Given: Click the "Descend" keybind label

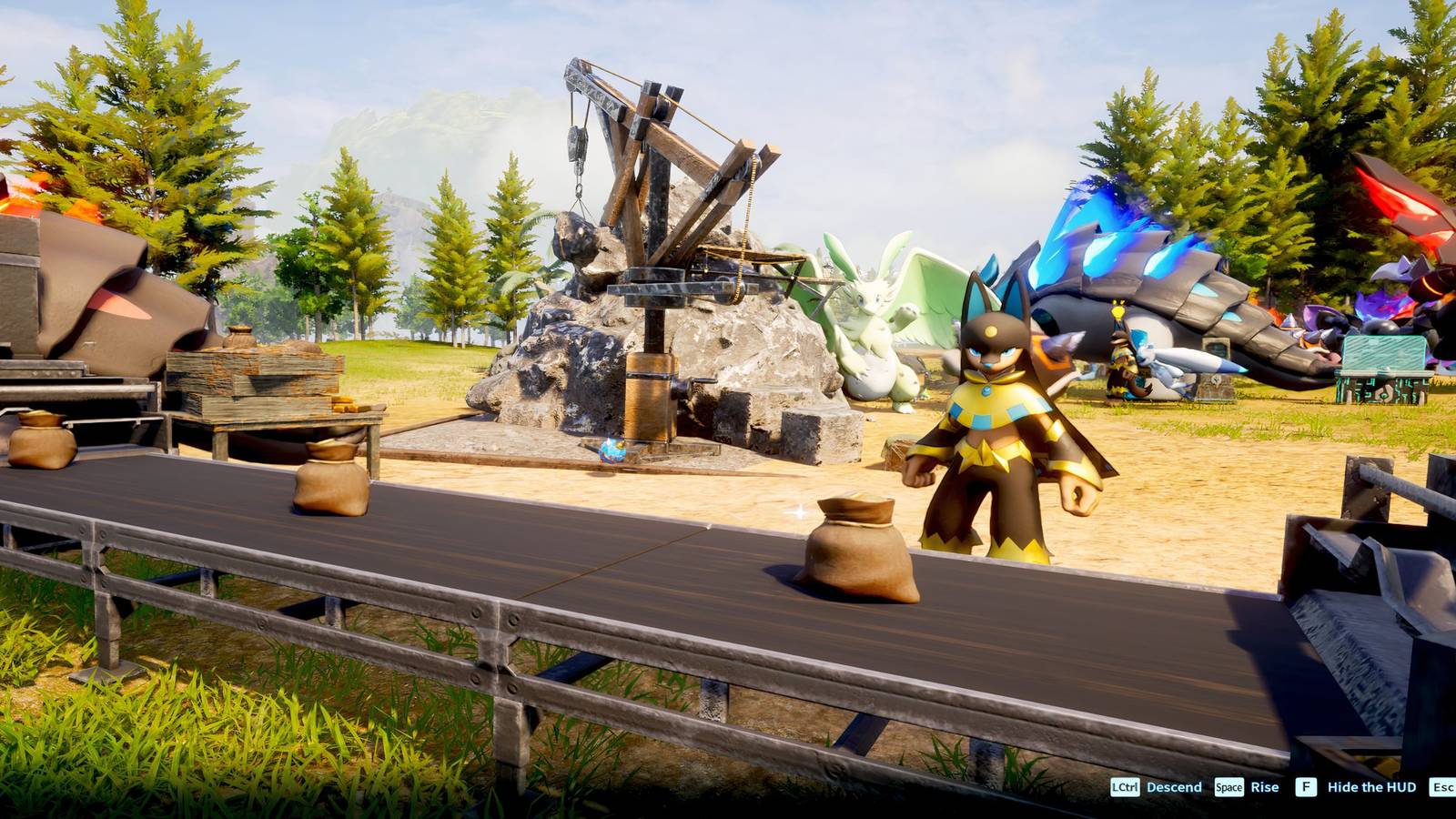Looking at the screenshot, I should (x=1174, y=786).
